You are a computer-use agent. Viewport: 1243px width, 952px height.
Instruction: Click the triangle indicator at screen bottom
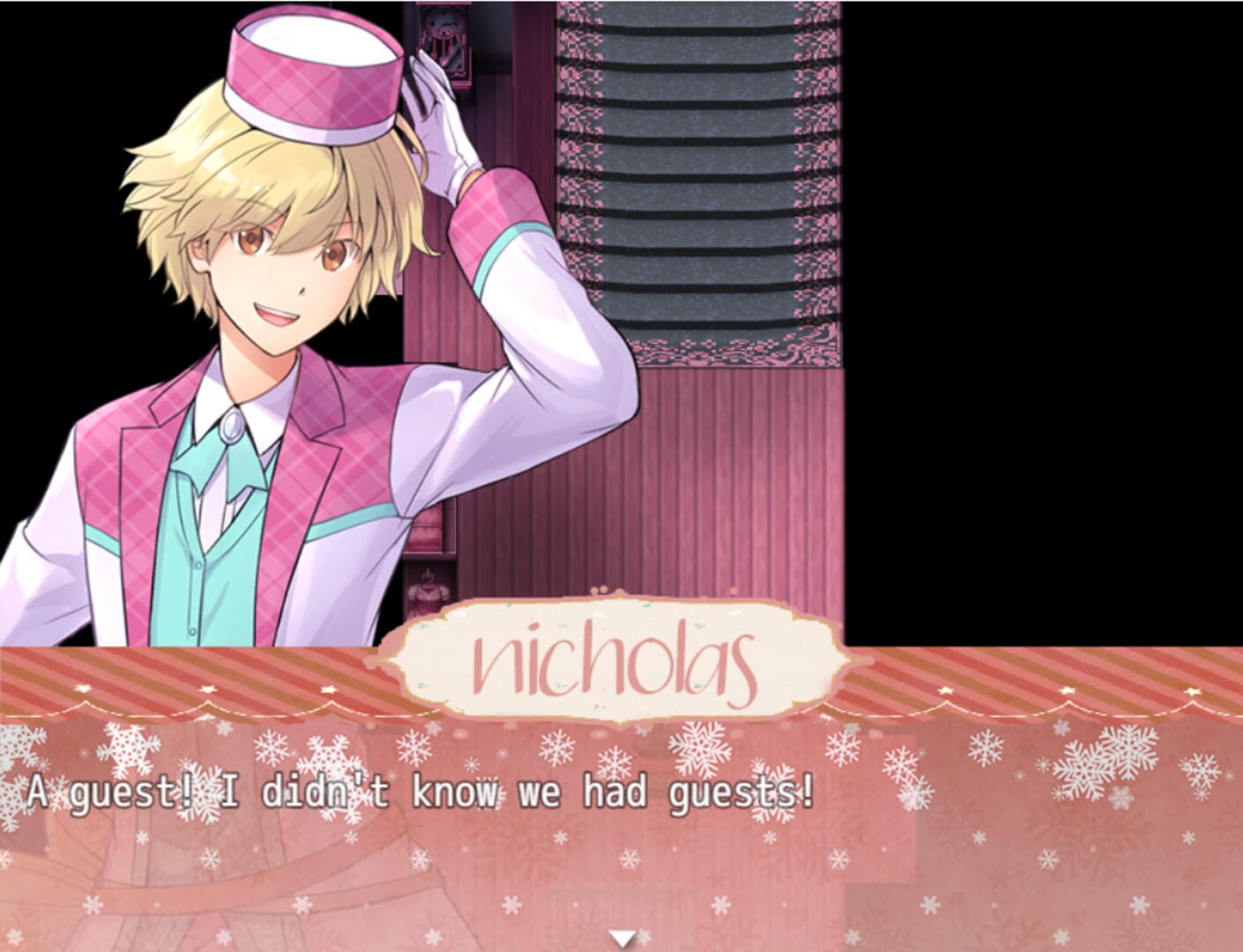(x=621, y=936)
